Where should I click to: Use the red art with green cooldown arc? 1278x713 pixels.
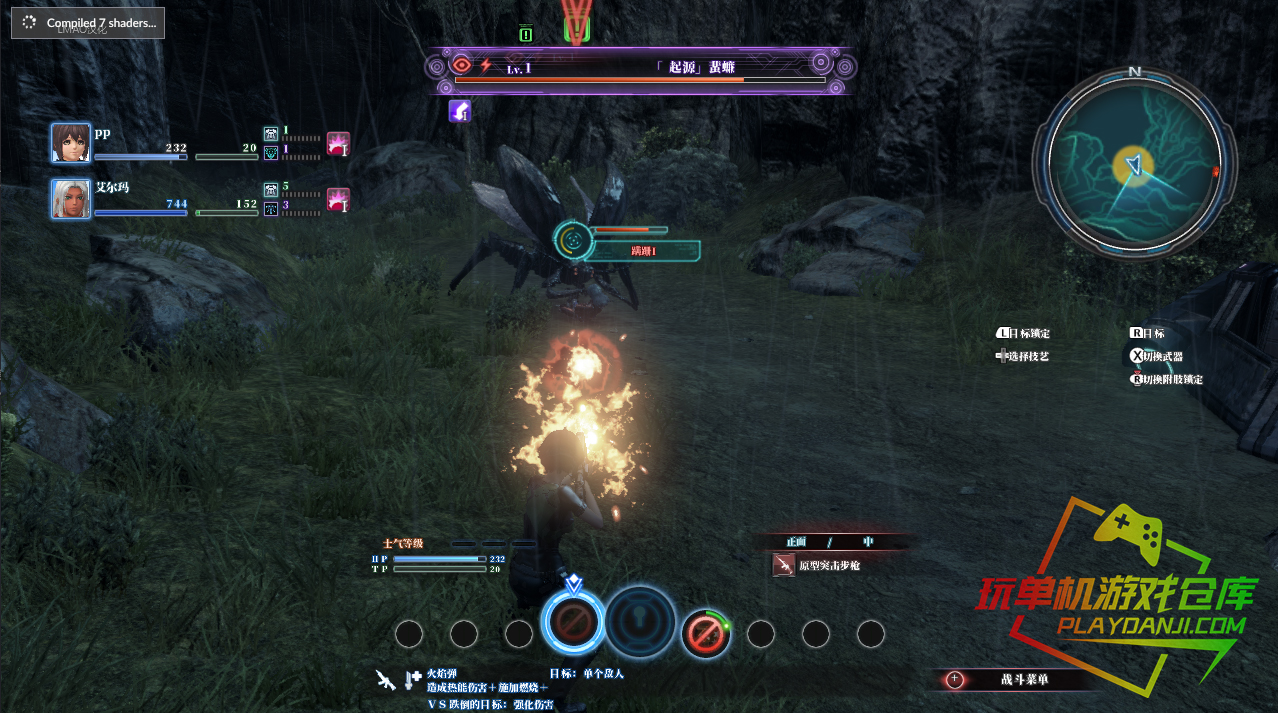pyautogui.click(x=705, y=633)
